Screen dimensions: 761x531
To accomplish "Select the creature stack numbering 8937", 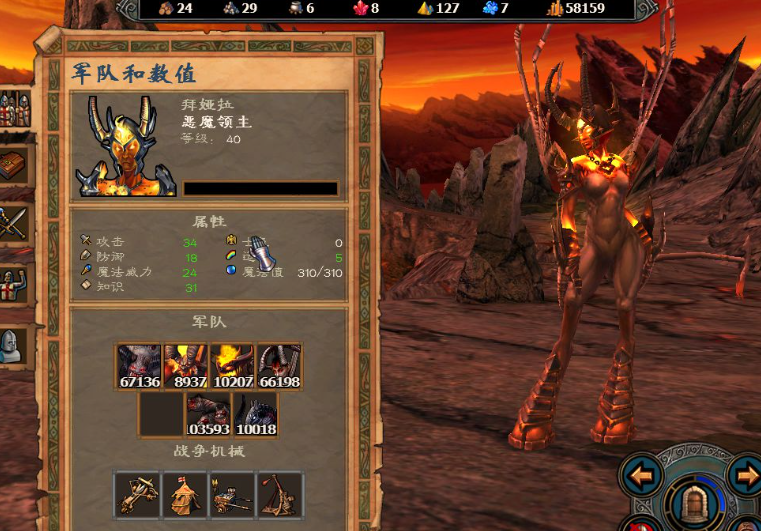I will pos(186,366).
